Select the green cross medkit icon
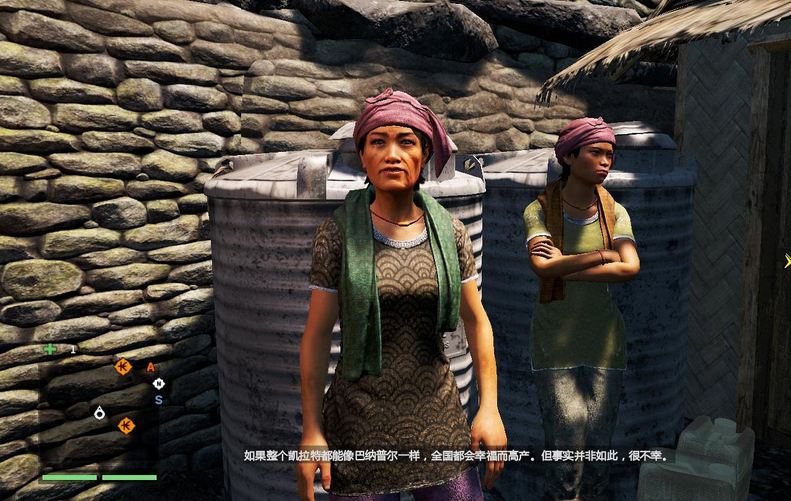This screenshot has height=501, width=791. 50,349
